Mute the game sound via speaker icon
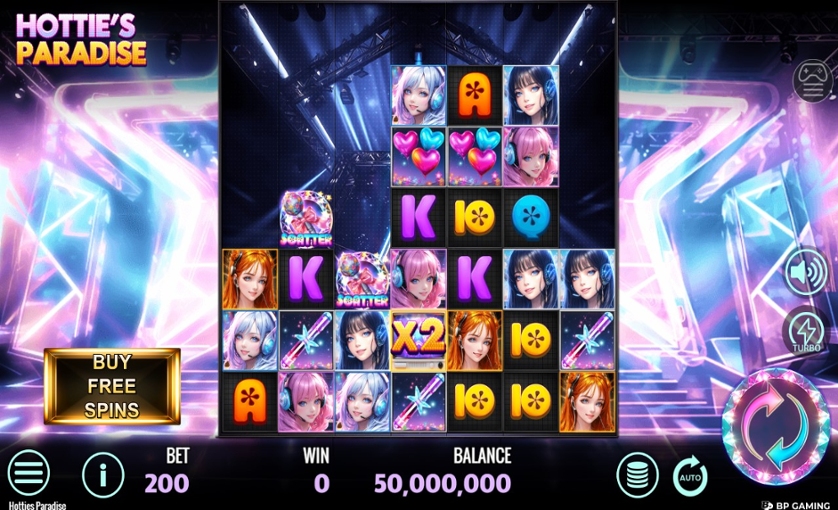838x510 pixels. [807, 272]
